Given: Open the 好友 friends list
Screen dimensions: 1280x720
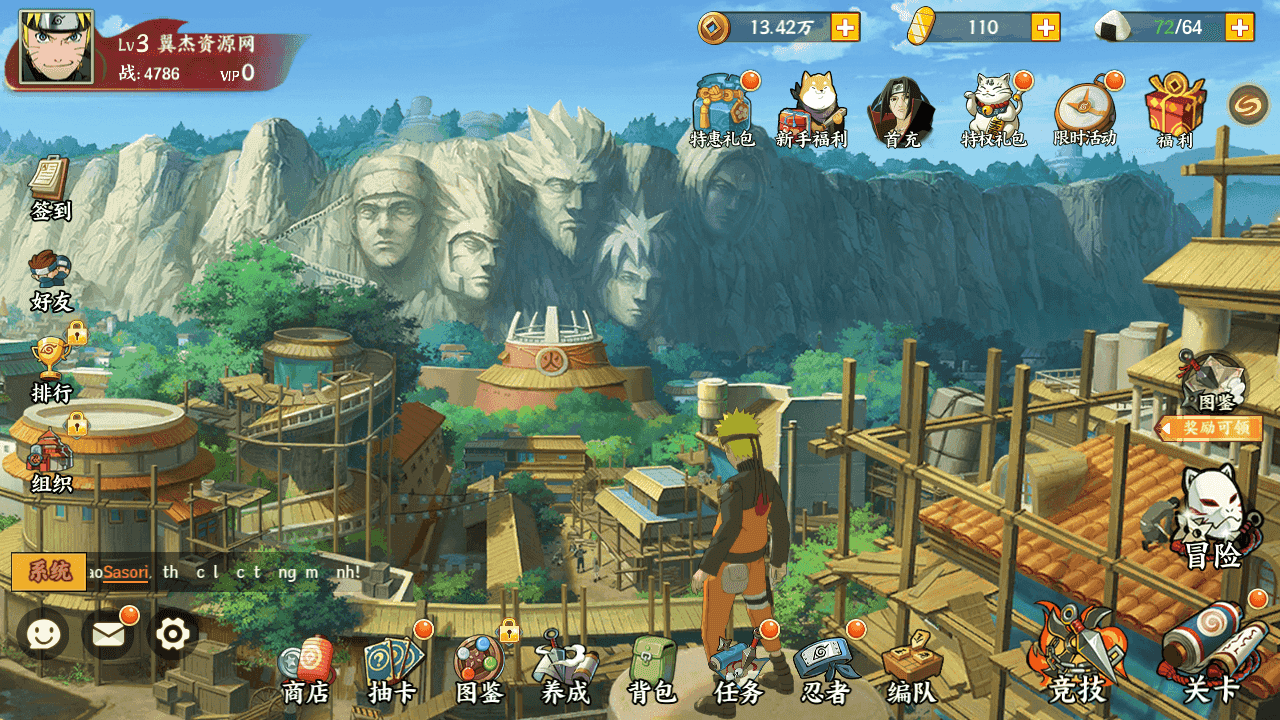Looking at the screenshot, I should click(x=50, y=280).
